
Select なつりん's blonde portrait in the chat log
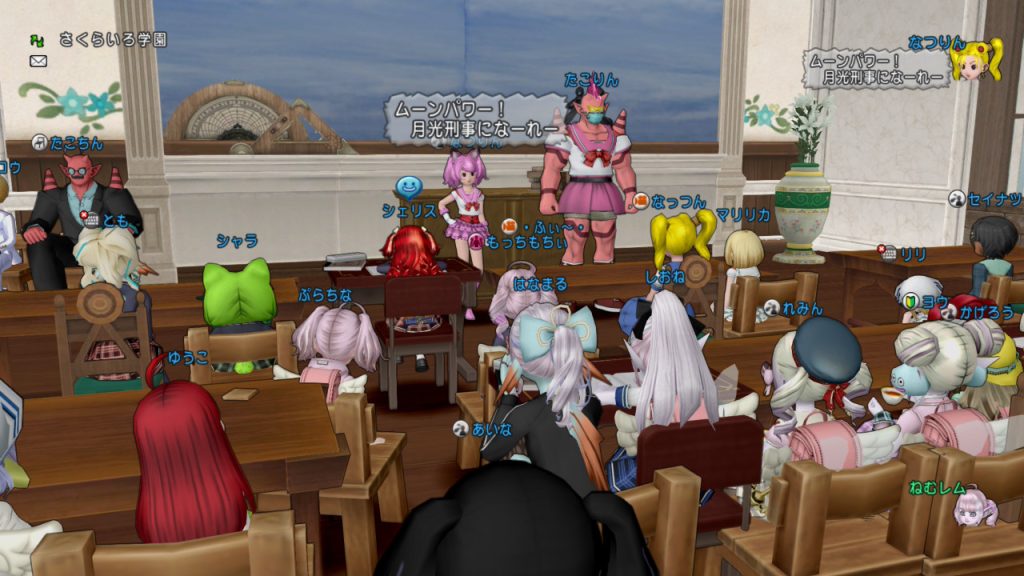pos(975,62)
